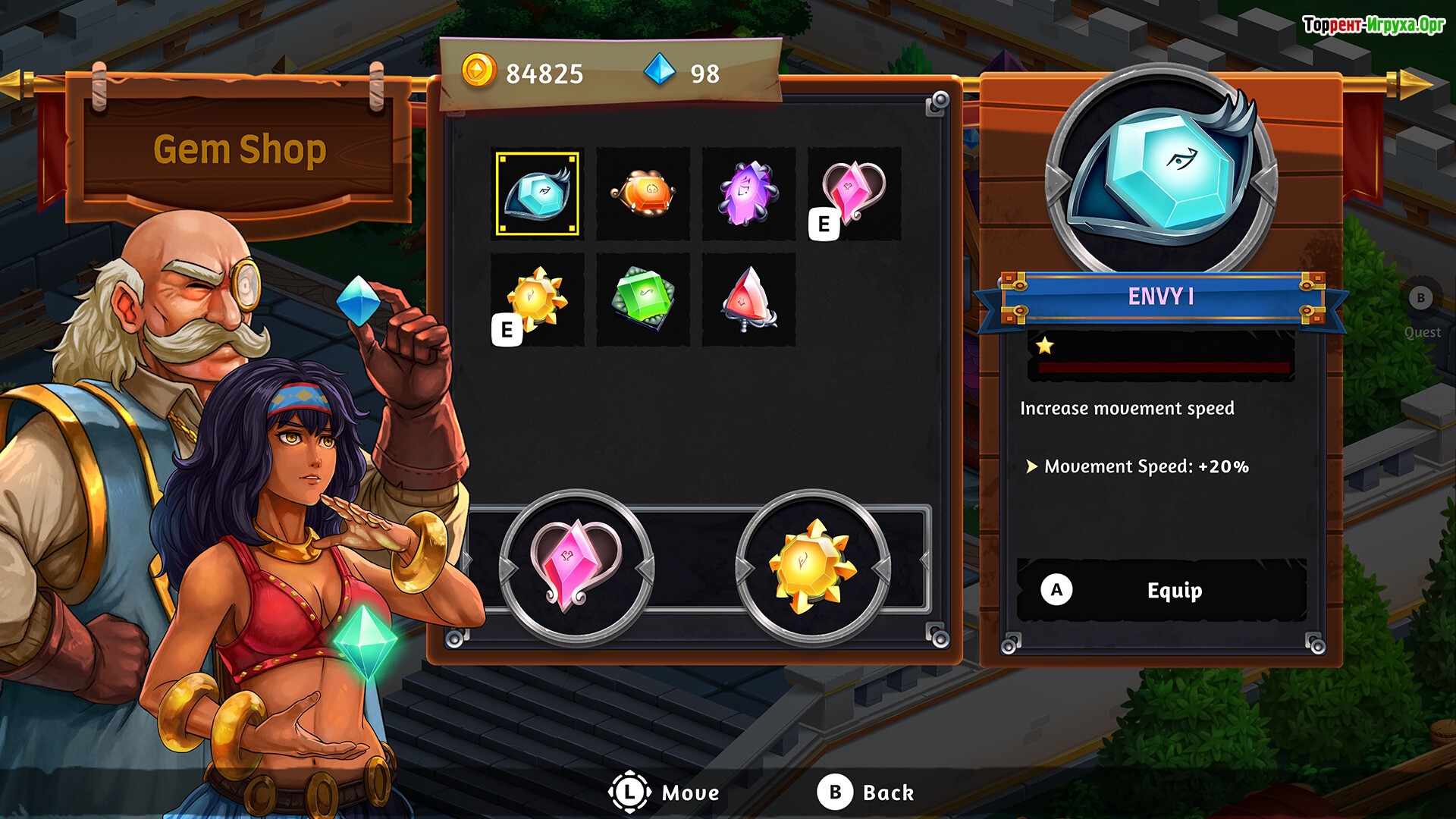The width and height of the screenshot is (1456, 819).
Task: Click the equipped yellow sun gem socket
Action: pyautogui.click(x=812, y=567)
